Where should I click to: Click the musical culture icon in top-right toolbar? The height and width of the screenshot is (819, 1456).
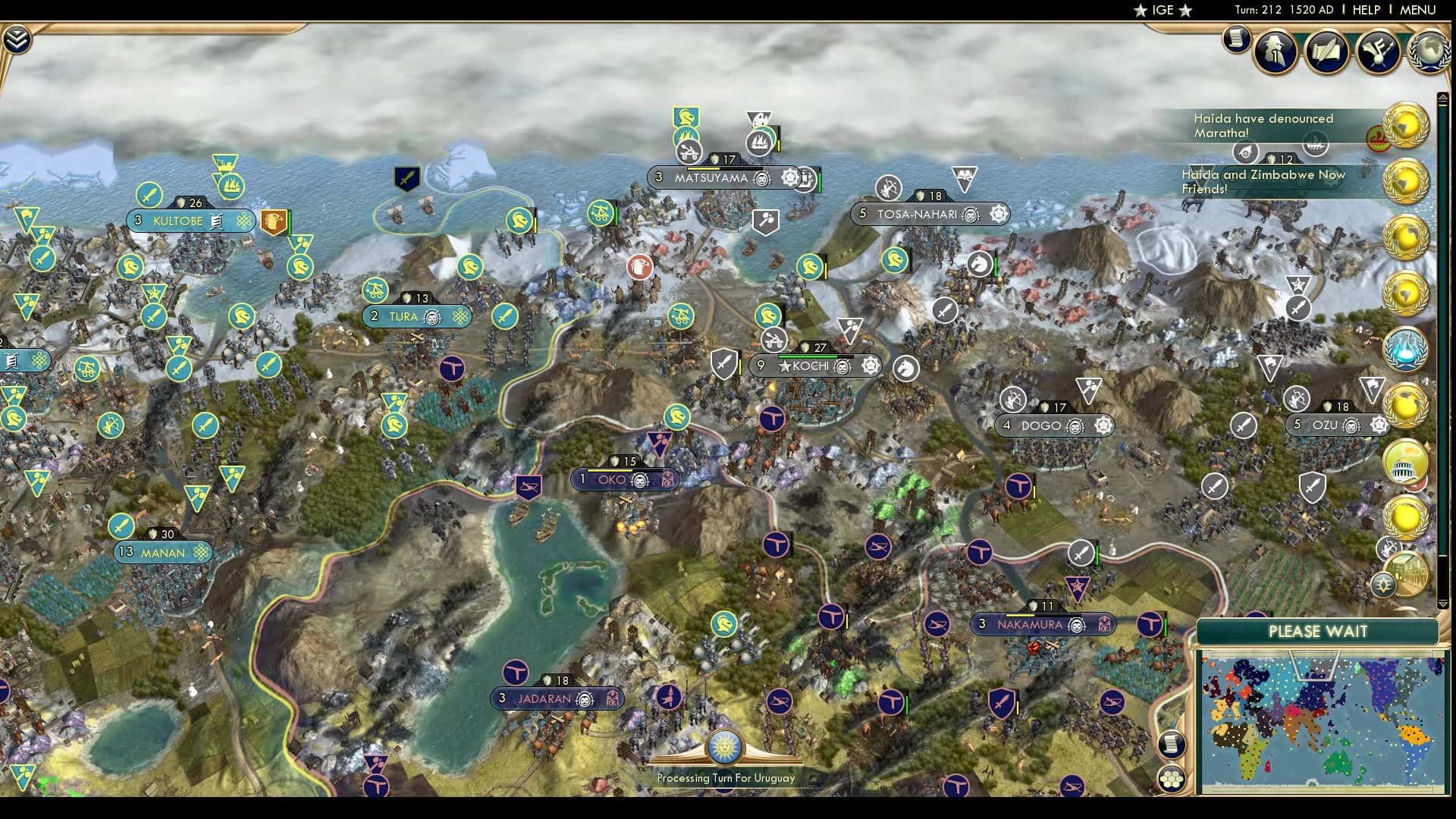click(x=1379, y=52)
